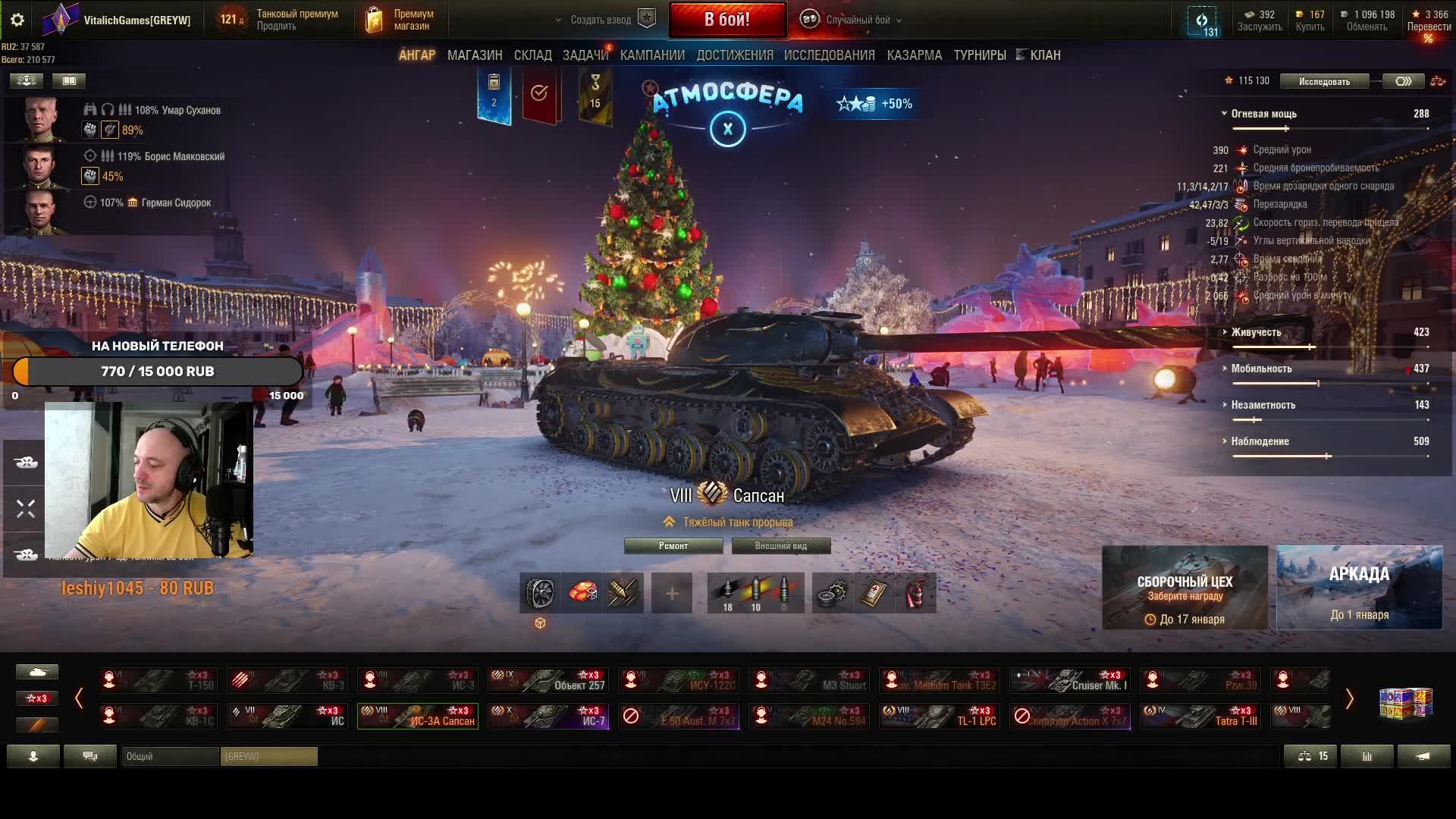This screenshot has height=819, width=1456.
Task: Start battle with the red В бой! button
Action: click(x=726, y=20)
